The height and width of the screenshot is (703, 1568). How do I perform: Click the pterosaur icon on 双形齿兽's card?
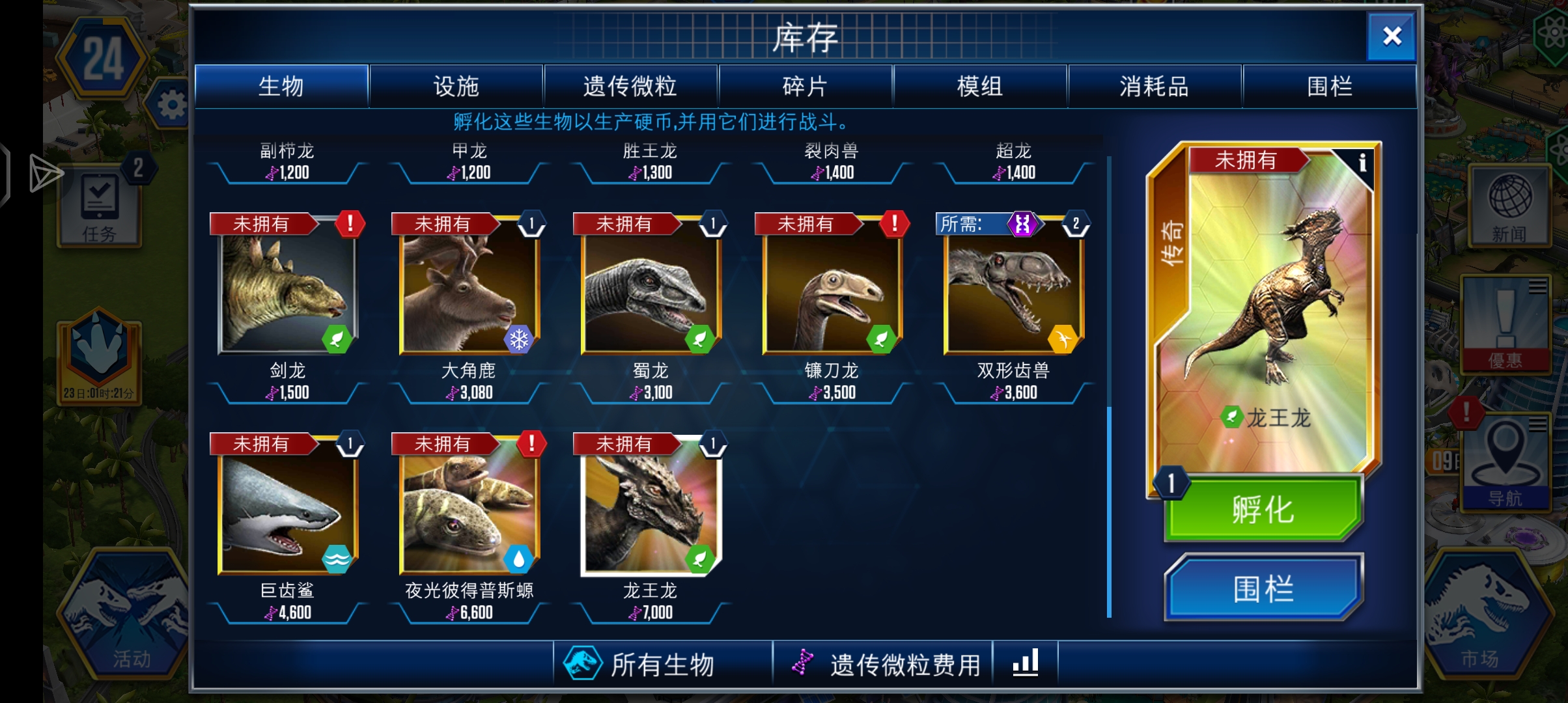point(1063,340)
